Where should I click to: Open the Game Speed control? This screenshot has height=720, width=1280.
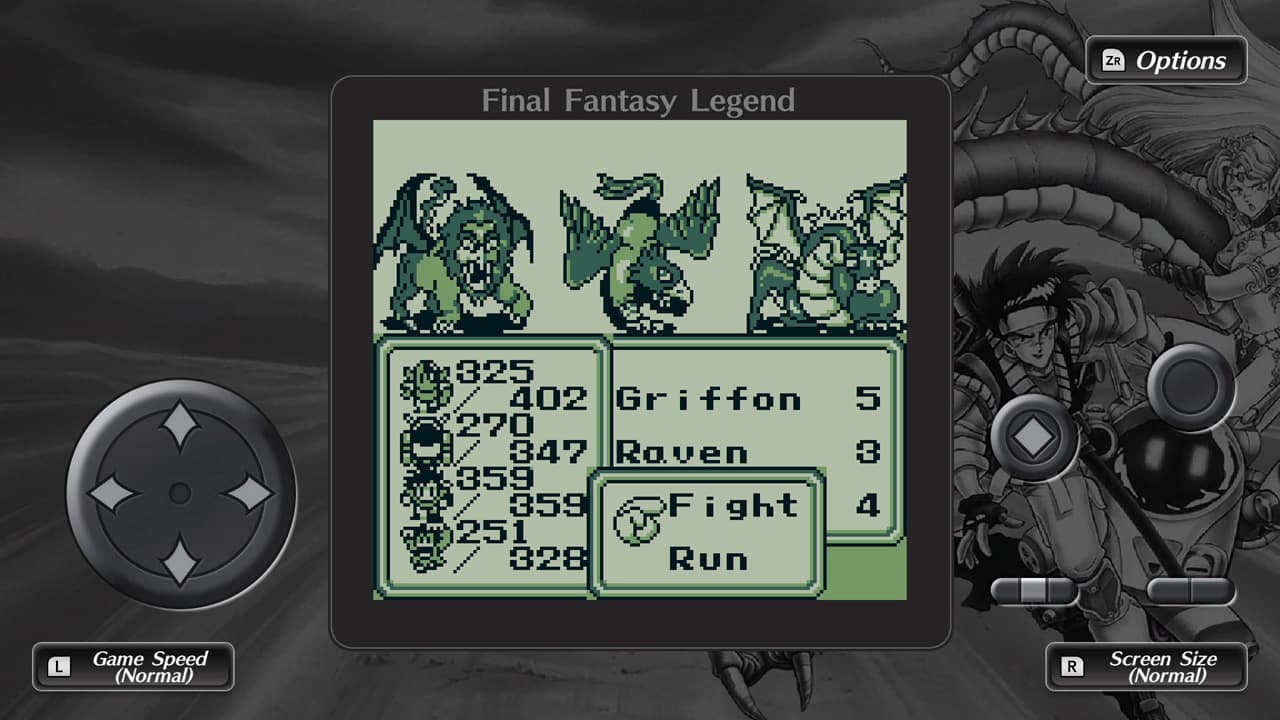133,666
